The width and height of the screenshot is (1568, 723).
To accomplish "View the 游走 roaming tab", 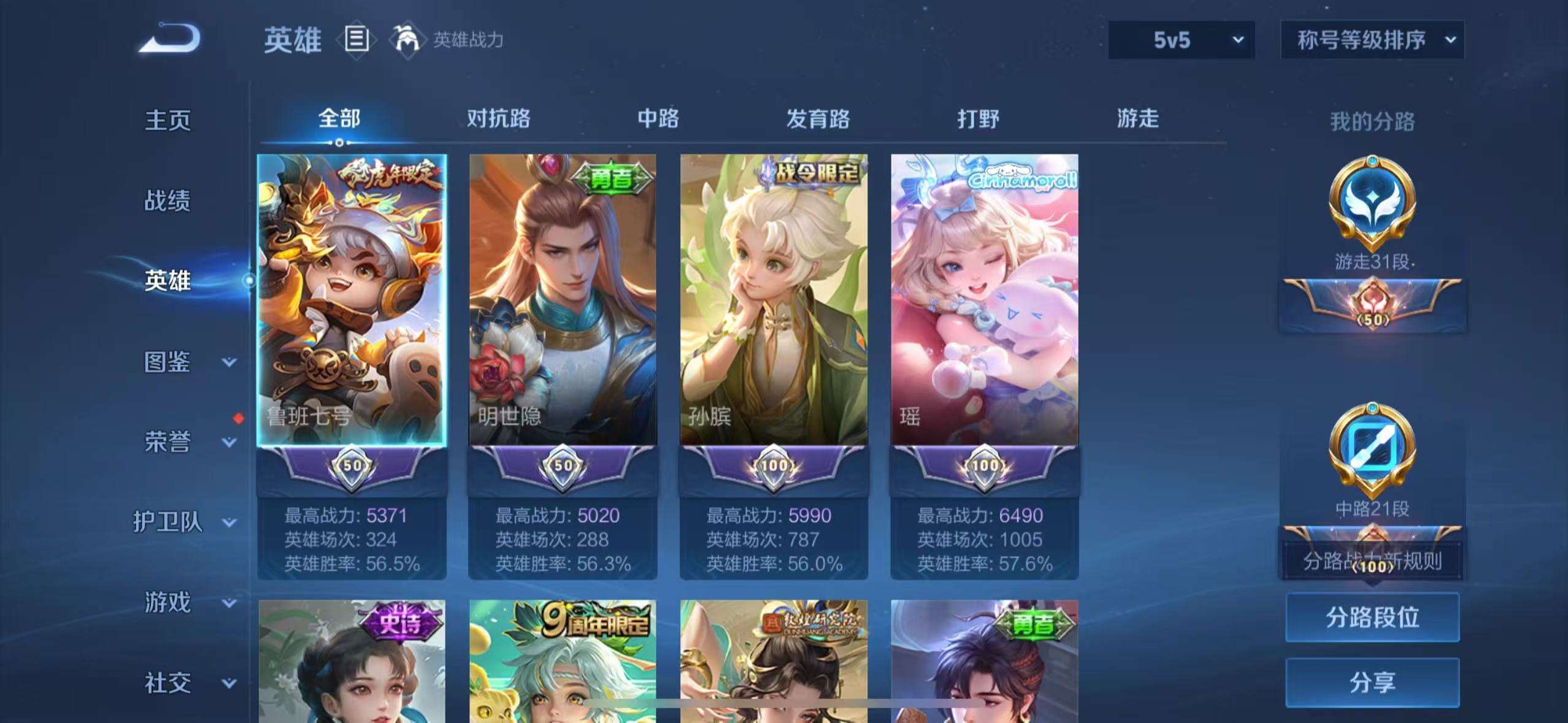I will tap(1137, 118).
